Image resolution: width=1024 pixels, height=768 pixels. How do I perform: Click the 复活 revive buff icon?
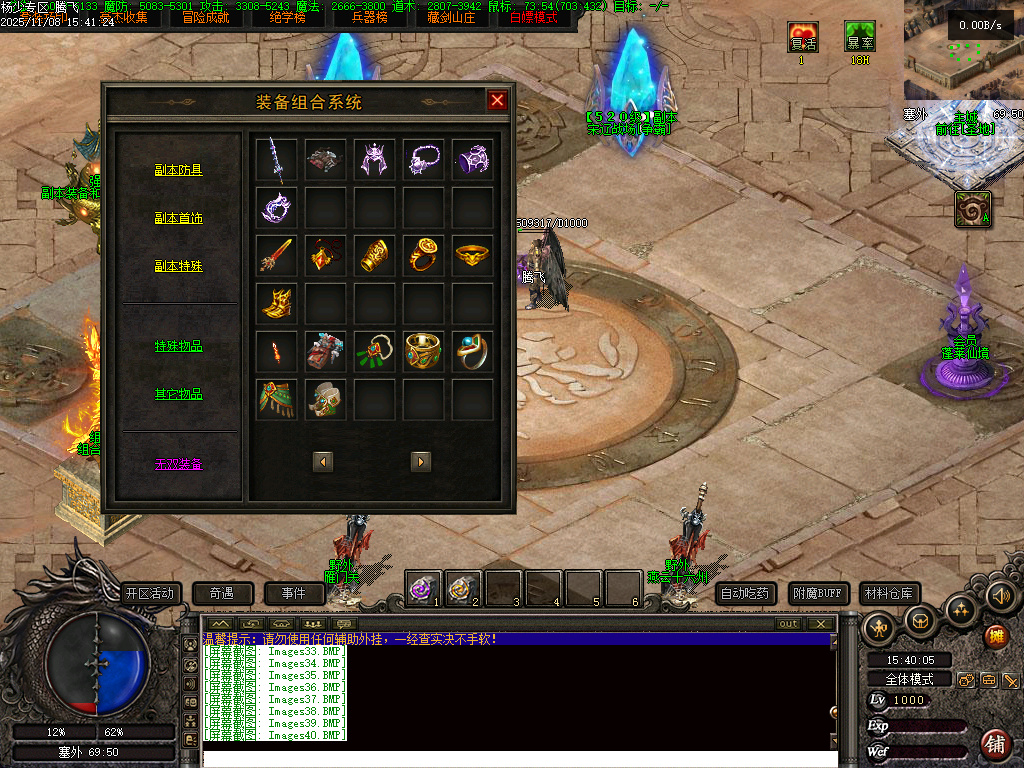[x=802, y=38]
